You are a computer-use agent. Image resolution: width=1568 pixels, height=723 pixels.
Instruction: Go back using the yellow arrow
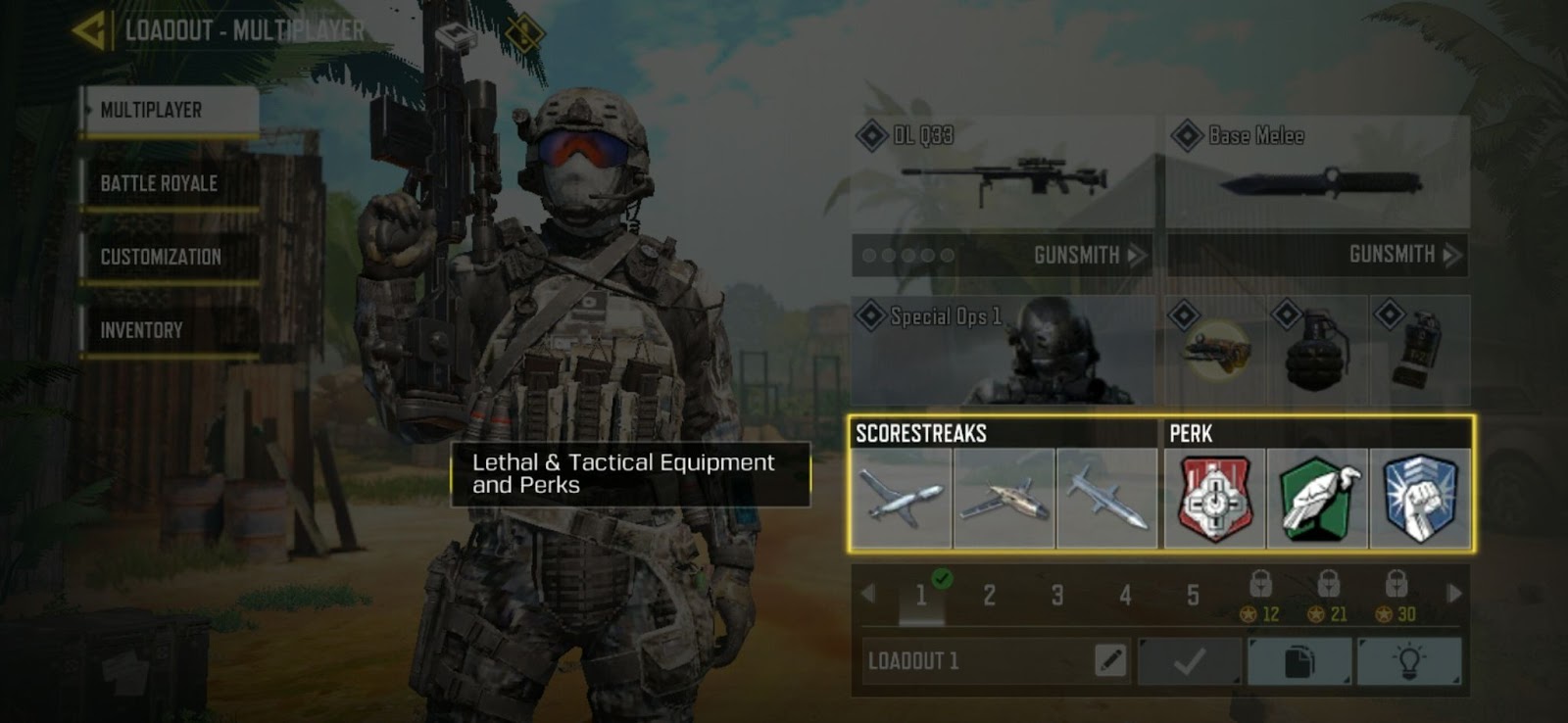pos(90,30)
